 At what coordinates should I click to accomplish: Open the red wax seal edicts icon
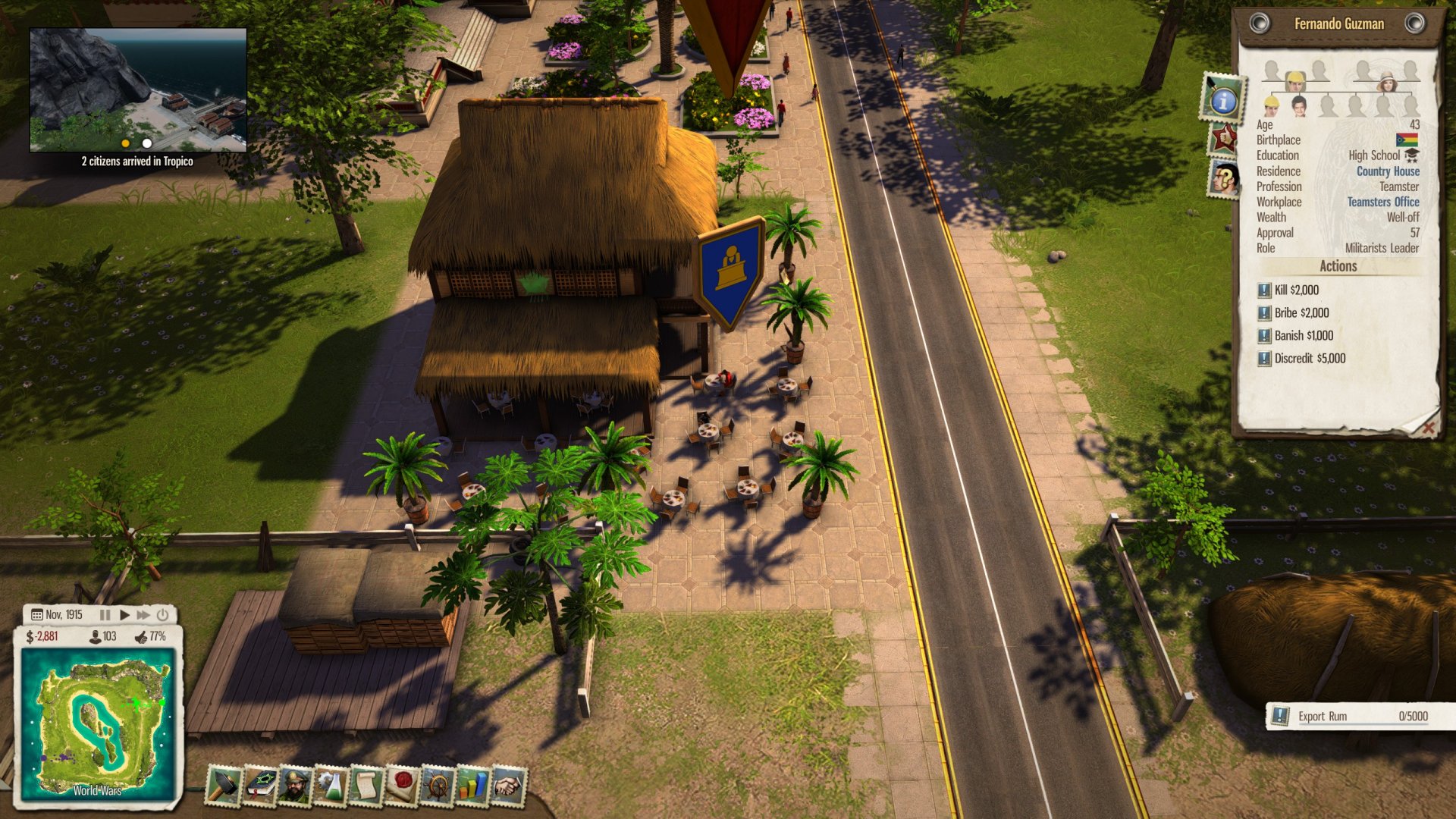coord(401,786)
